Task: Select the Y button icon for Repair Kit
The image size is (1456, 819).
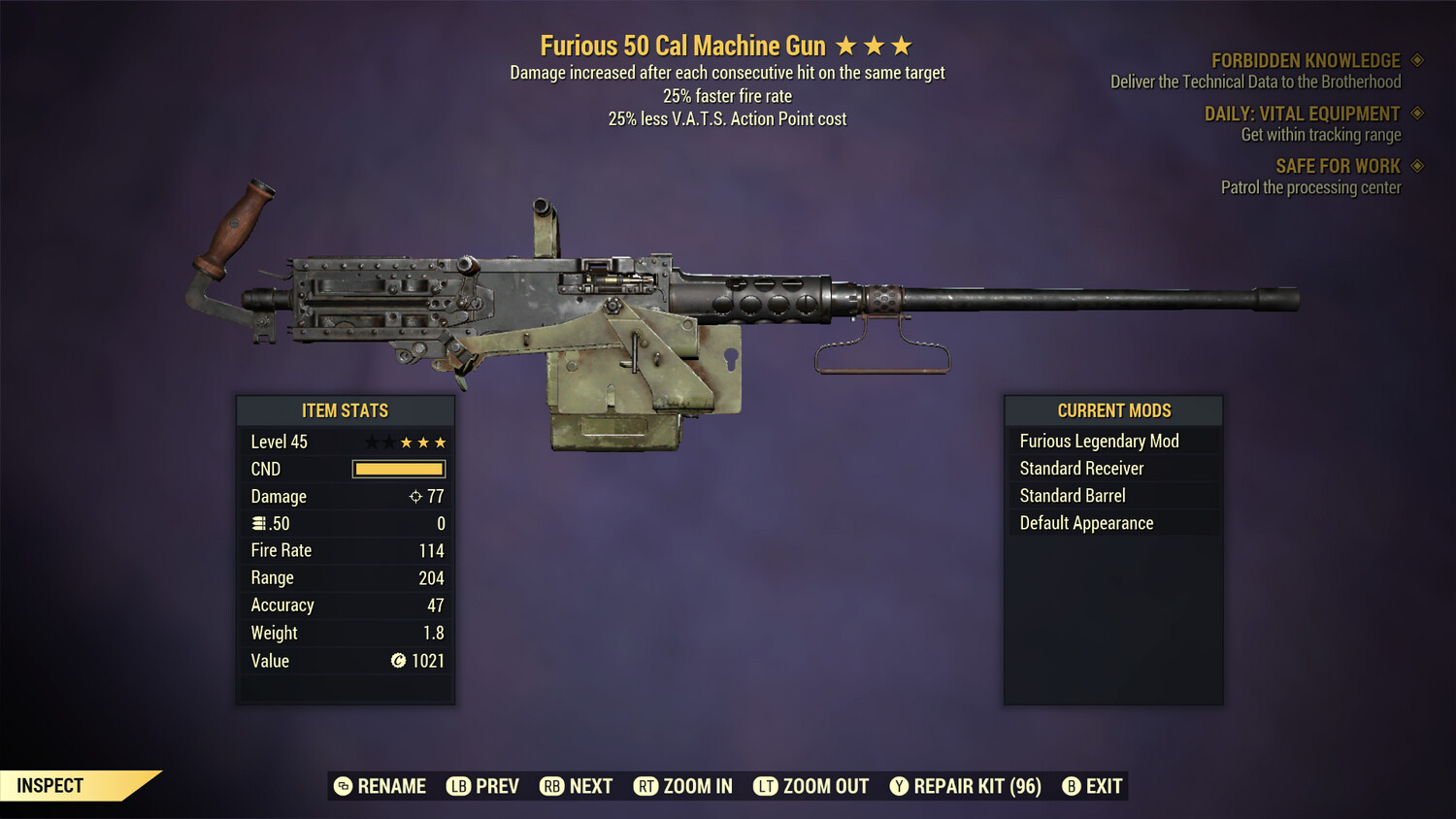Action: [901, 786]
